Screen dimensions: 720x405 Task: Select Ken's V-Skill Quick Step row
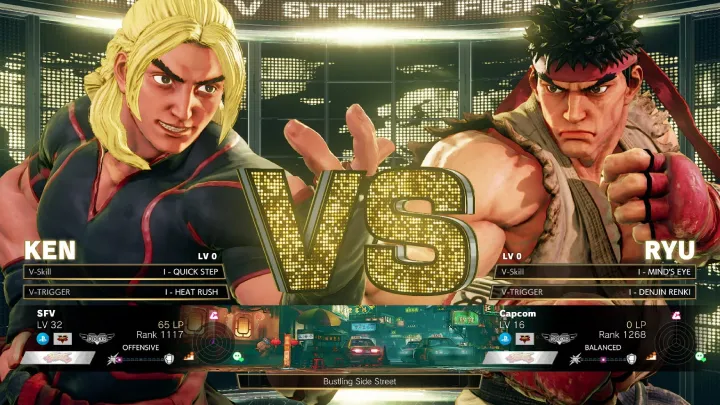click(125, 271)
